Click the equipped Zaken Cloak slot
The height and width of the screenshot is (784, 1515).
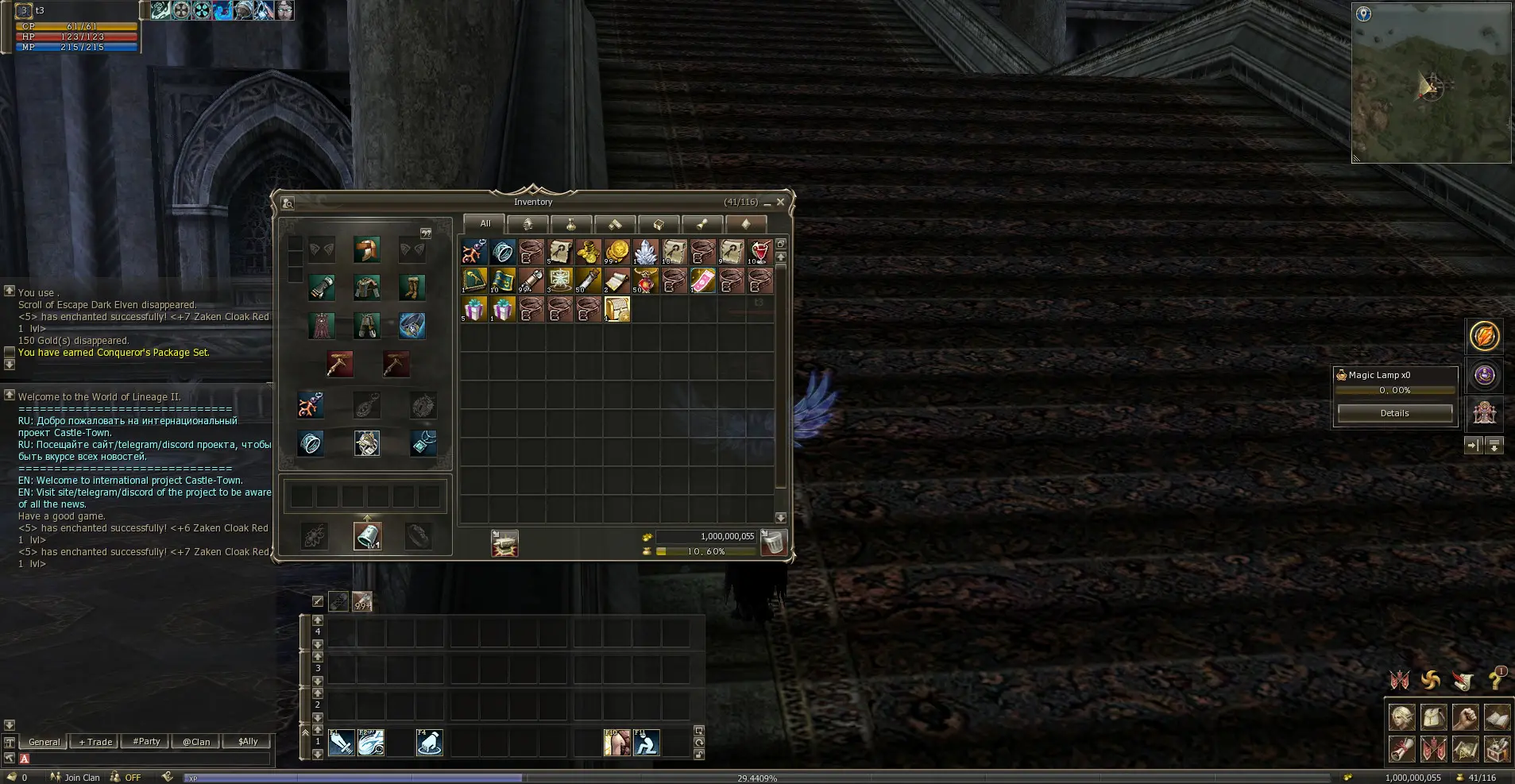coord(322,326)
